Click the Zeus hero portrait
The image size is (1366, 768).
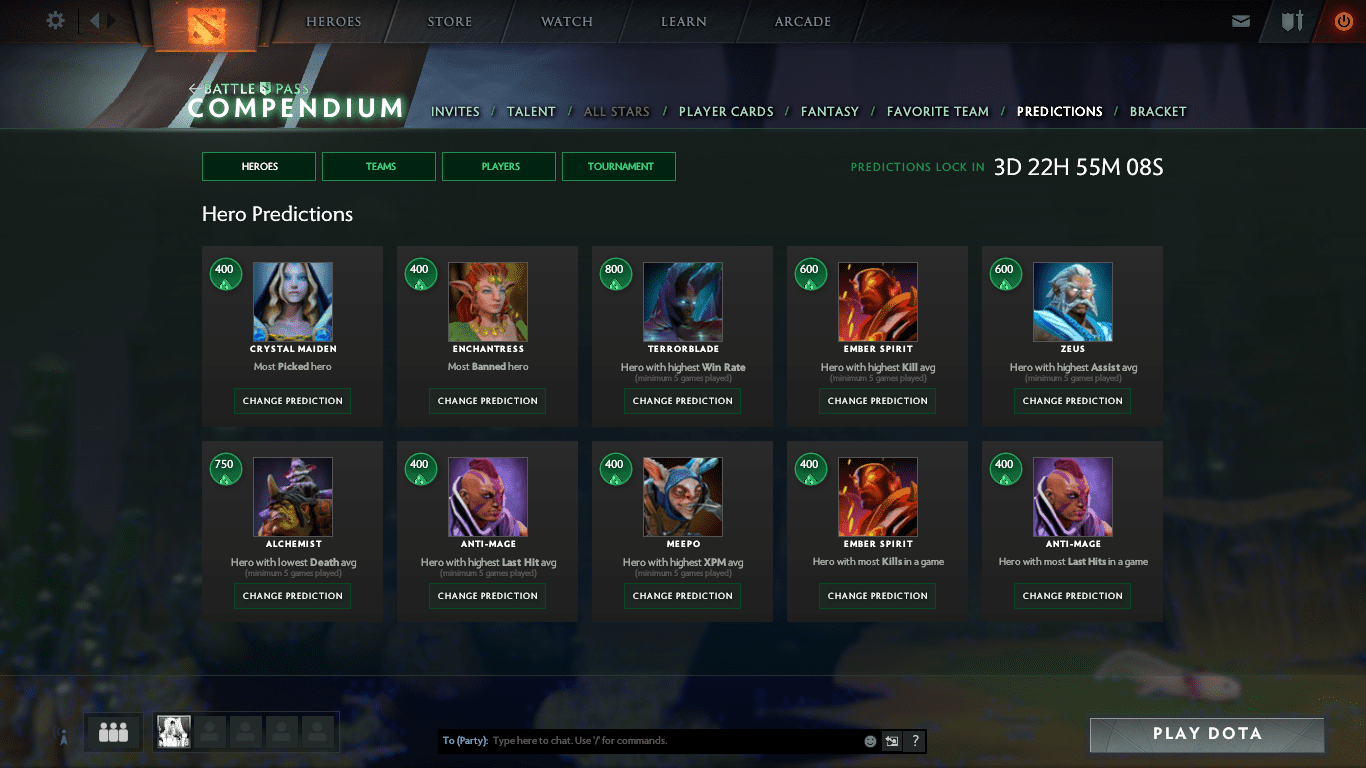1073,302
